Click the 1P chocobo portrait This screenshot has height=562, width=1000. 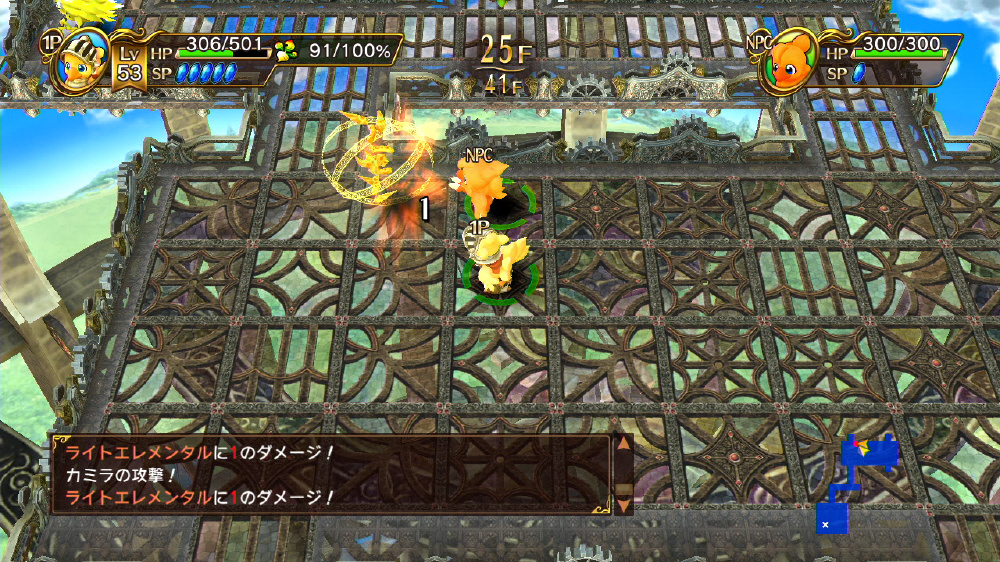click(x=76, y=62)
